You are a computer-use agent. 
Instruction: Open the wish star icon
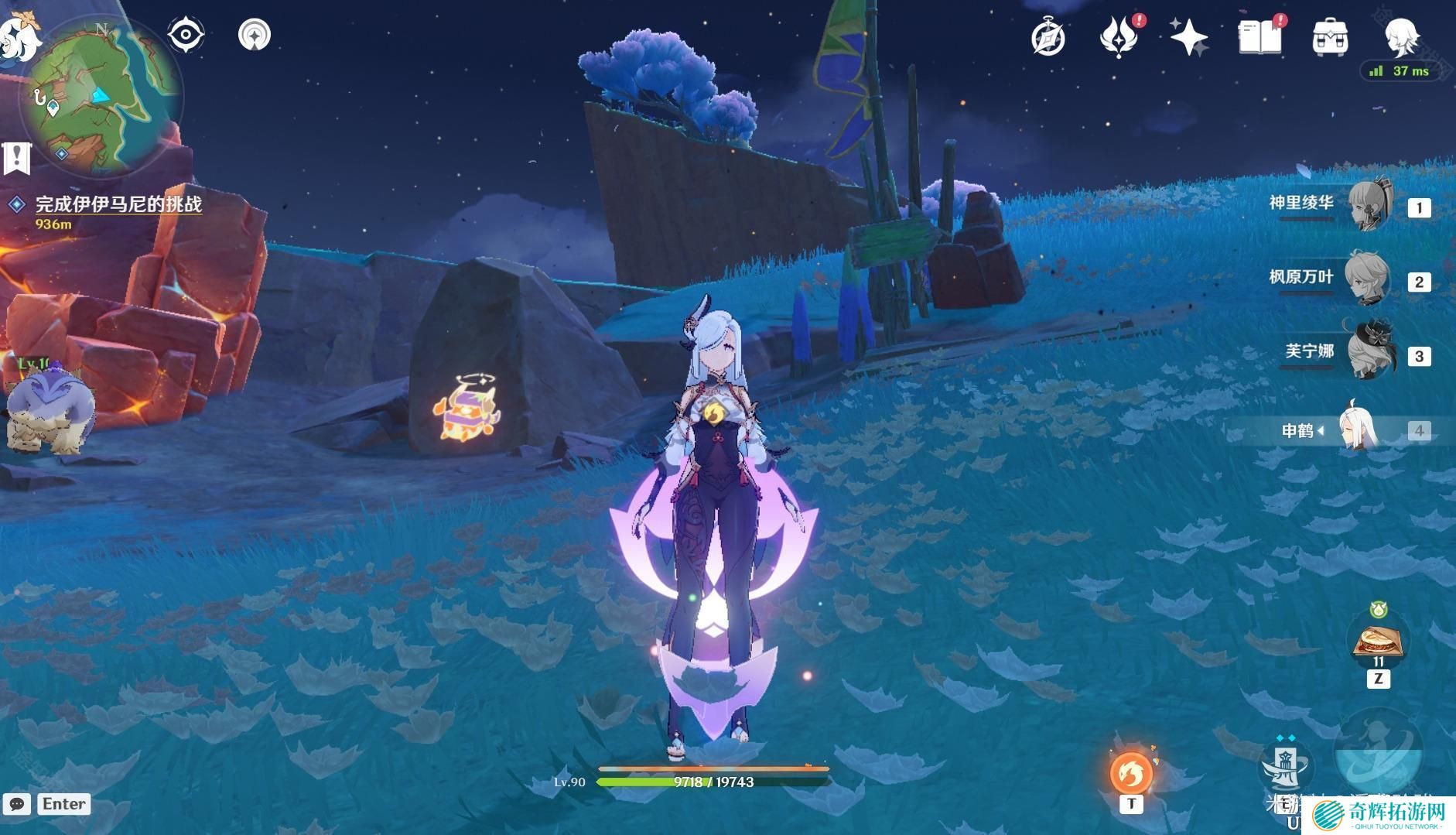coord(1188,37)
